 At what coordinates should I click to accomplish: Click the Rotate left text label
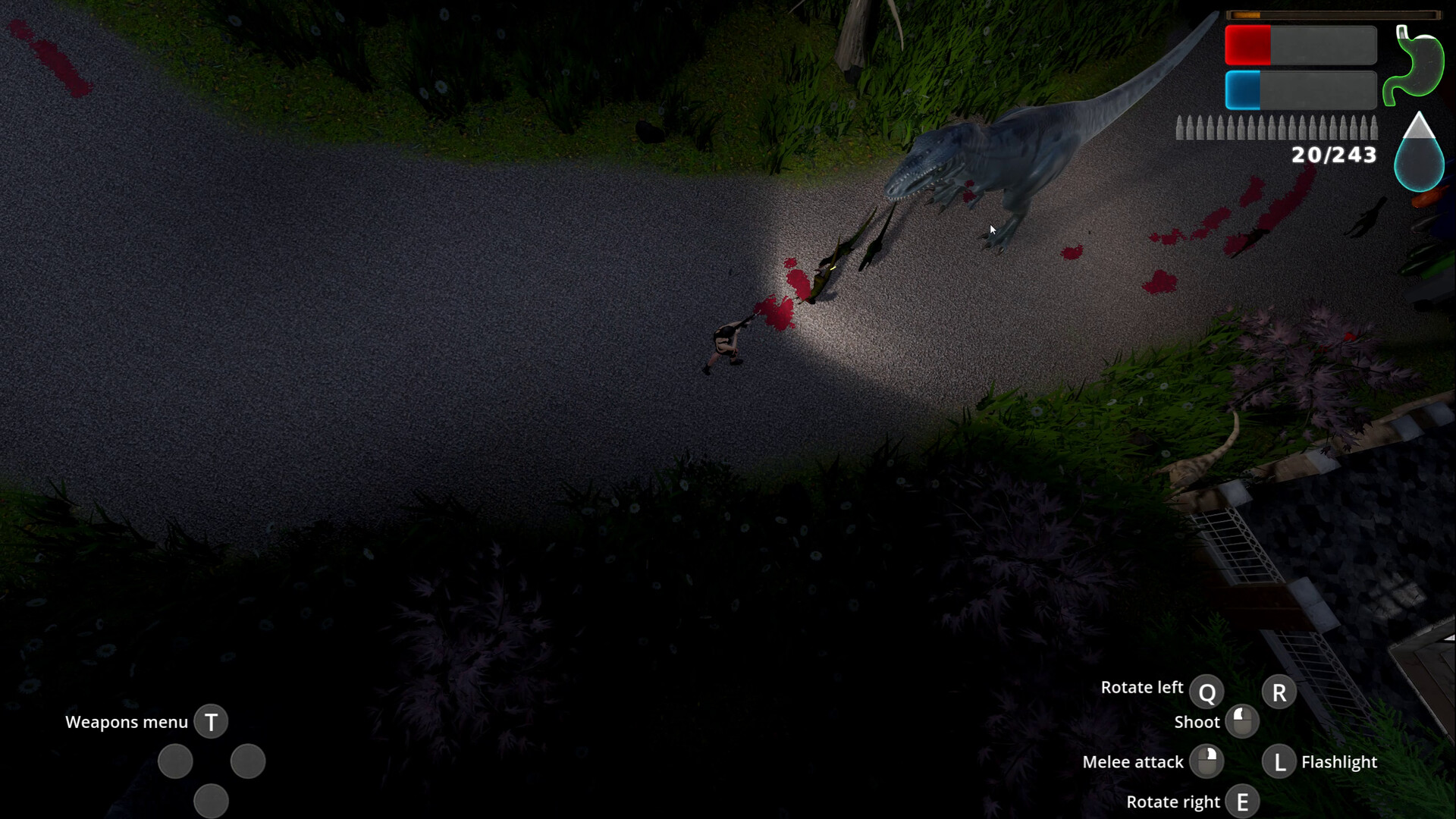pos(1143,687)
